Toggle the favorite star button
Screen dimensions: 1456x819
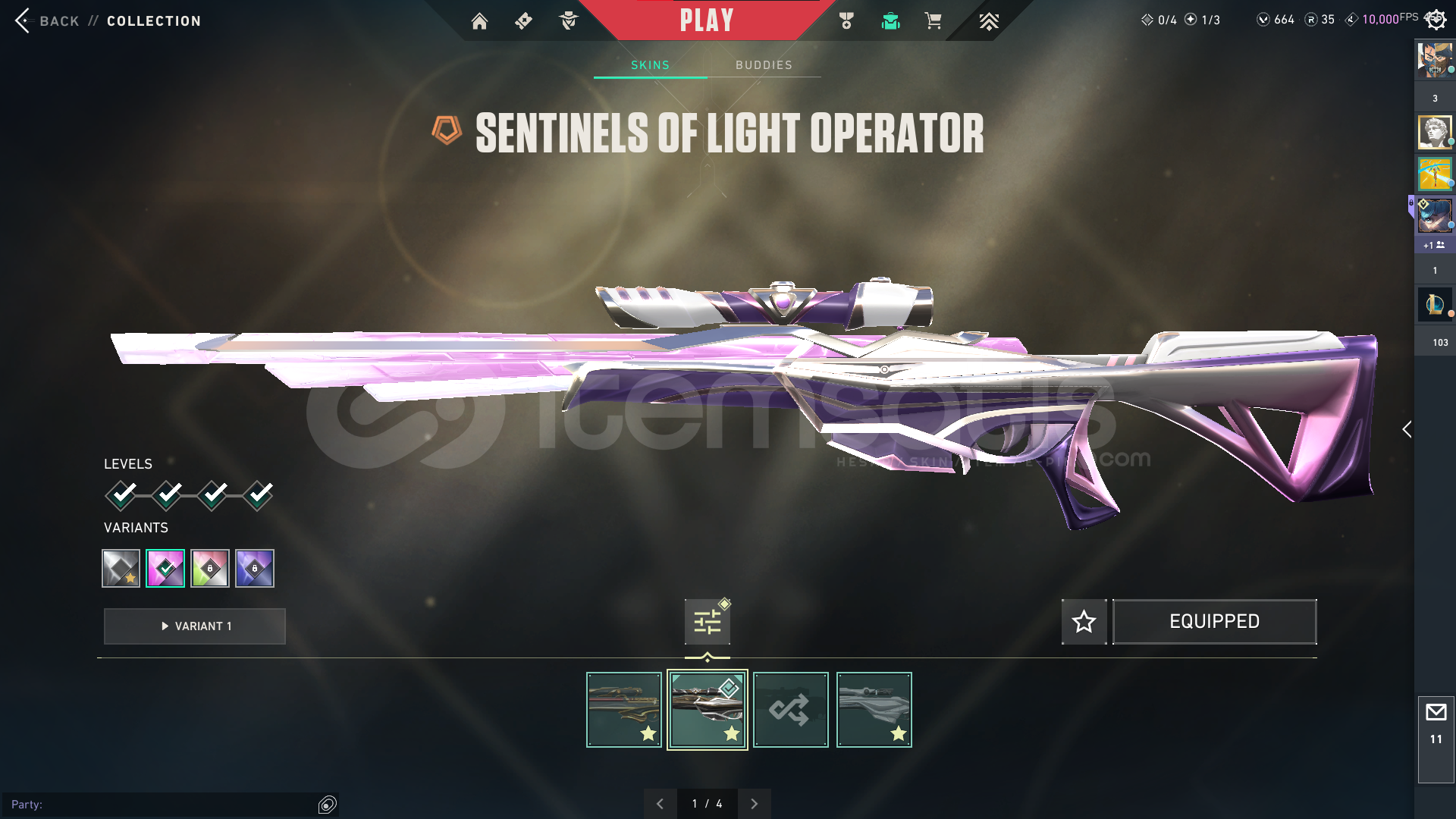1084,622
